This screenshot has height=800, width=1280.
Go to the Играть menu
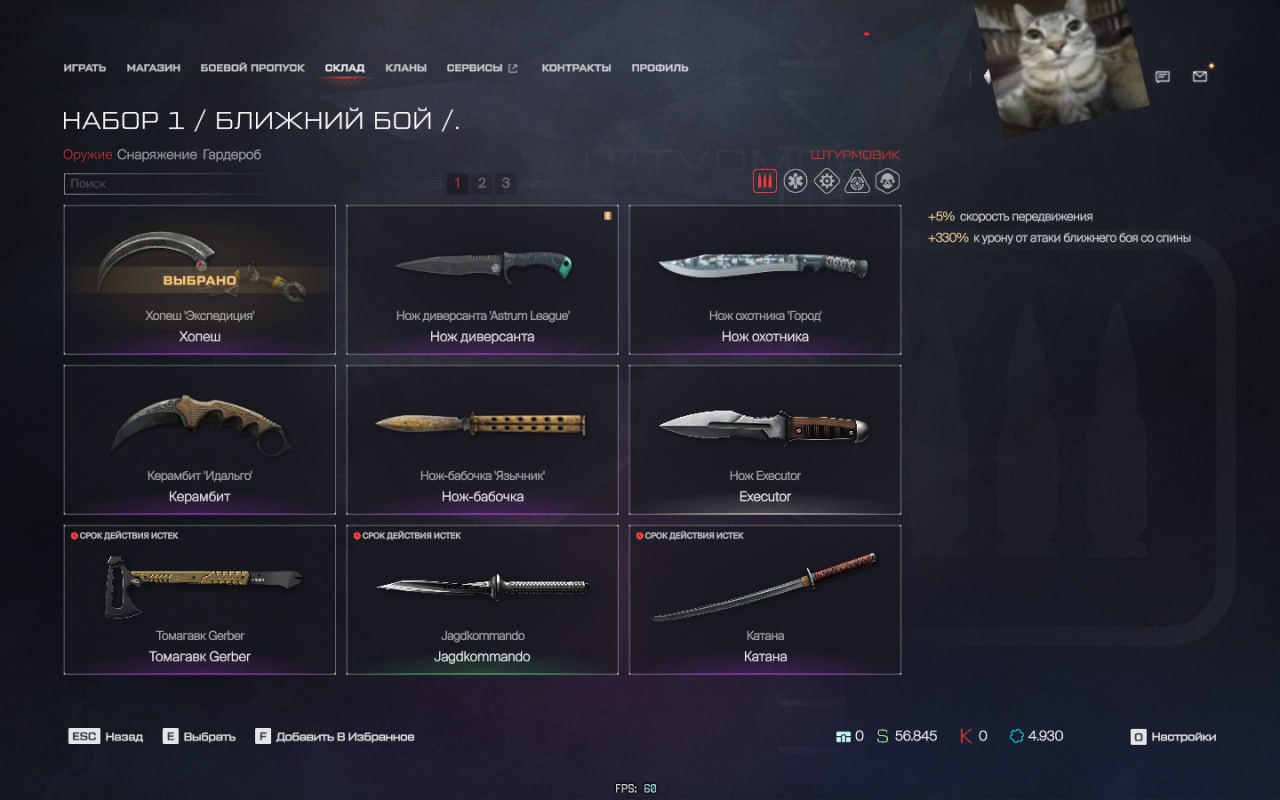(x=84, y=68)
